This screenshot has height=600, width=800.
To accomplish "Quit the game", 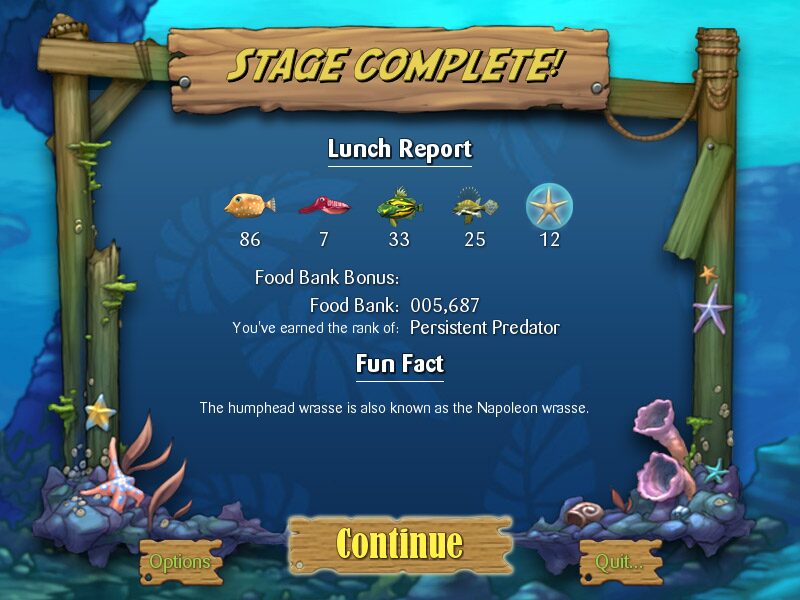I will (620, 562).
